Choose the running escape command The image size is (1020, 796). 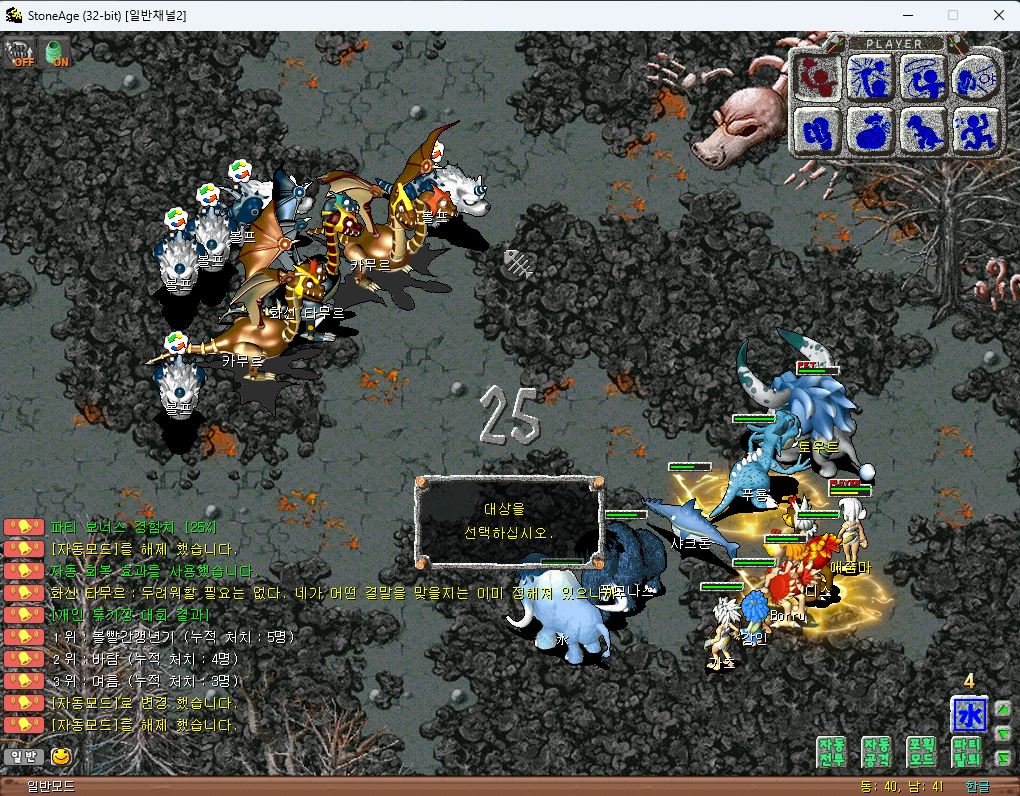coord(974,130)
